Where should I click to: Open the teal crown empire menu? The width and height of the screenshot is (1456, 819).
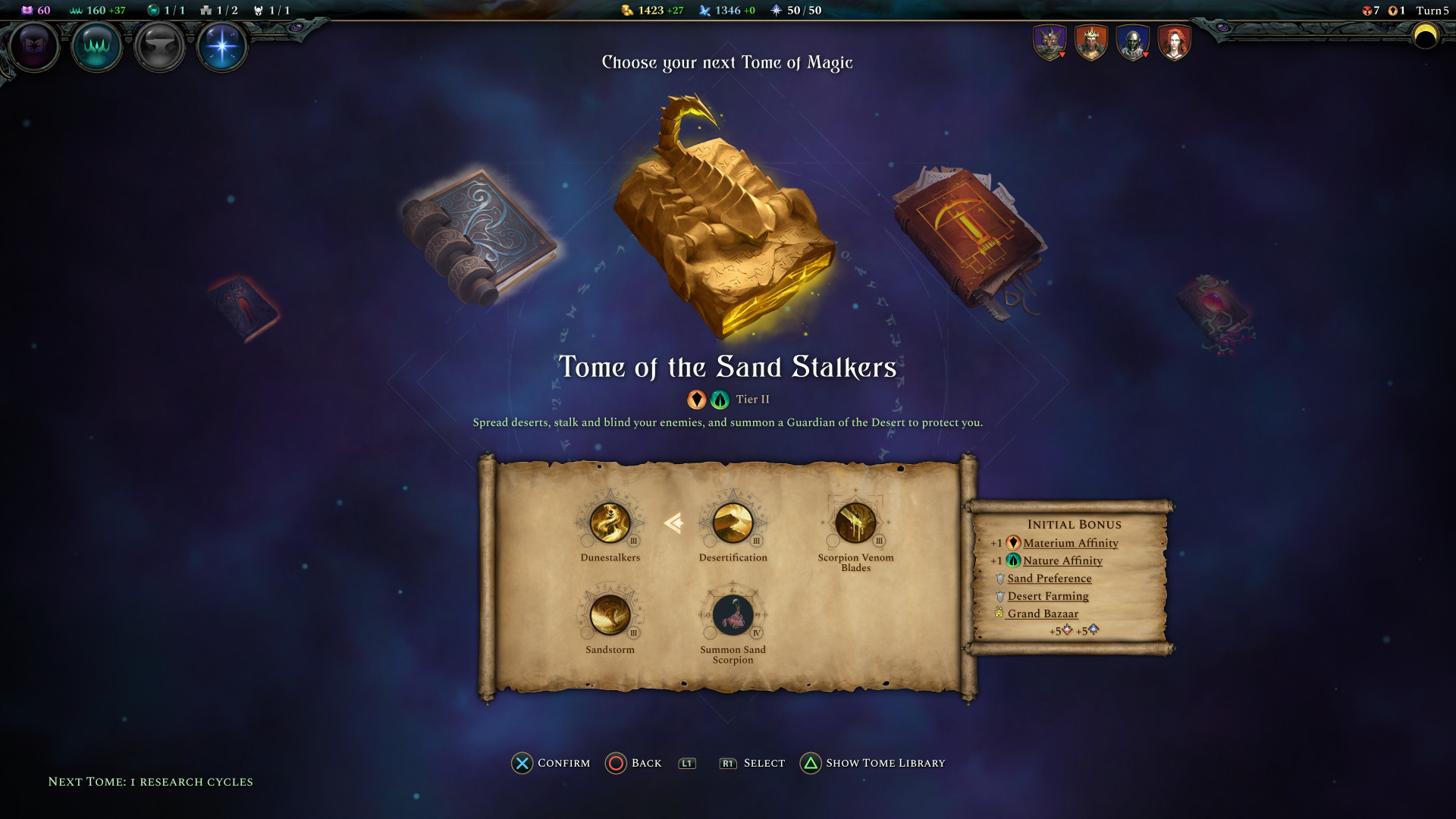(96, 46)
